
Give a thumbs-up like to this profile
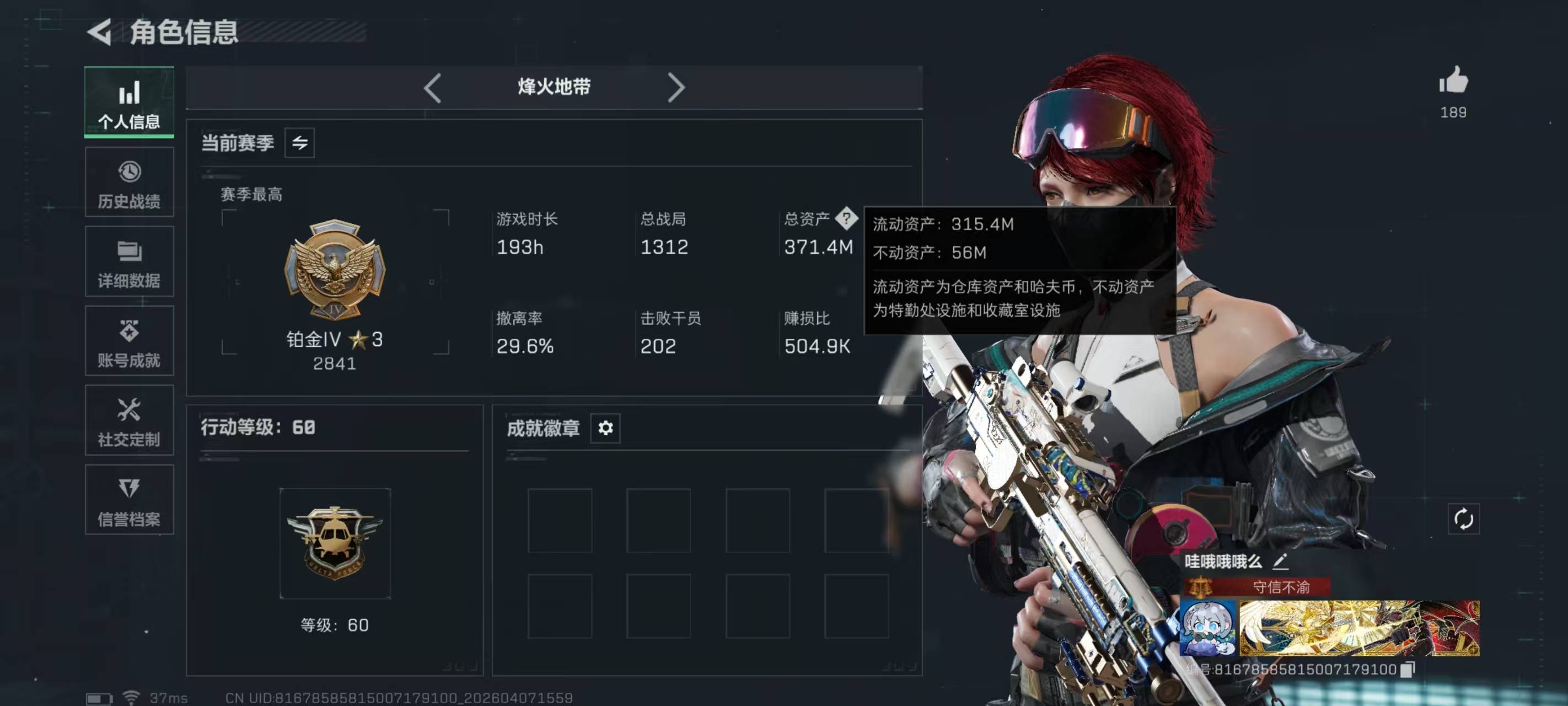coord(1453,81)
